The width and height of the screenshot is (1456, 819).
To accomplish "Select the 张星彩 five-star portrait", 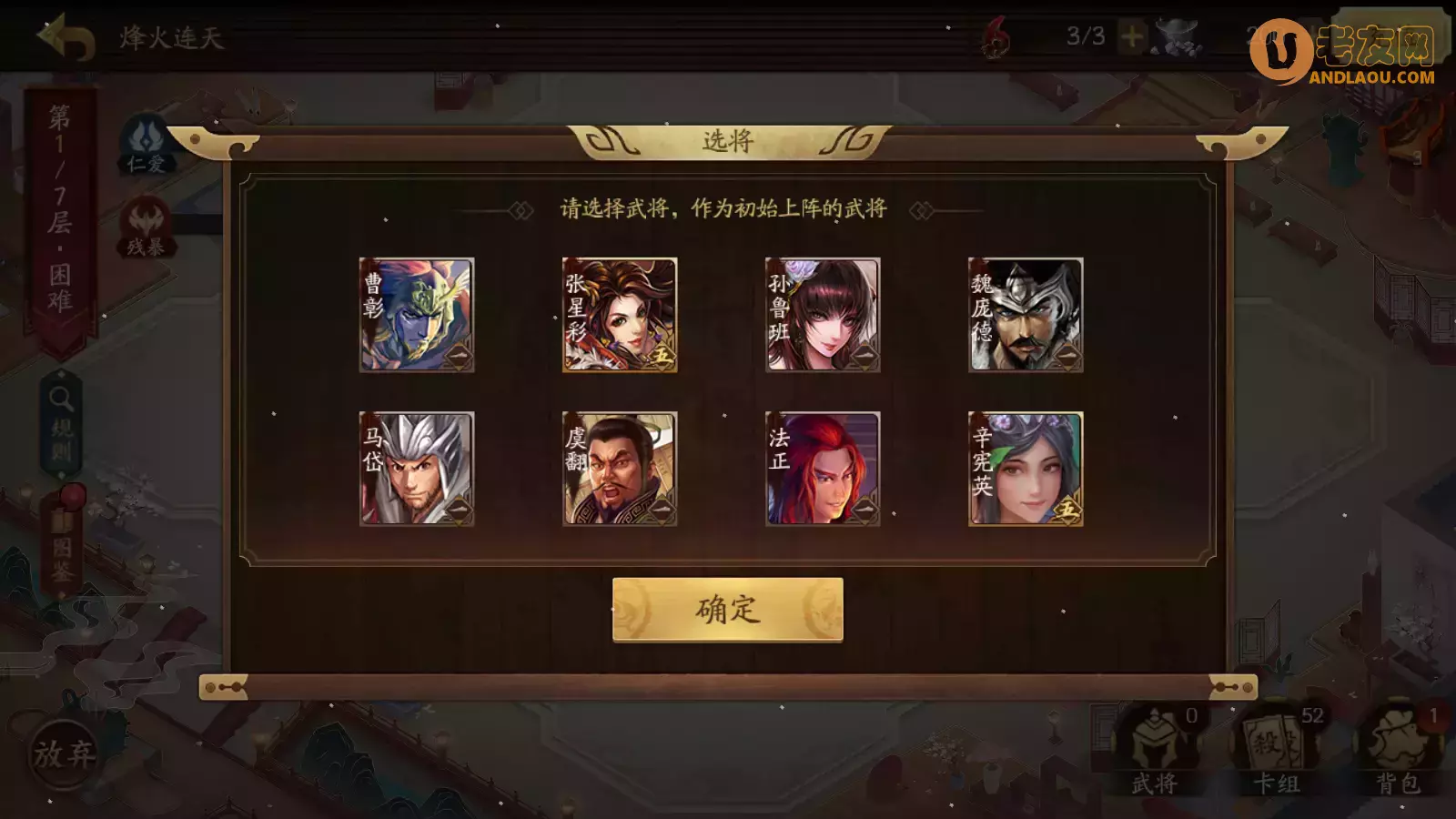I will [x=621, y=316].
